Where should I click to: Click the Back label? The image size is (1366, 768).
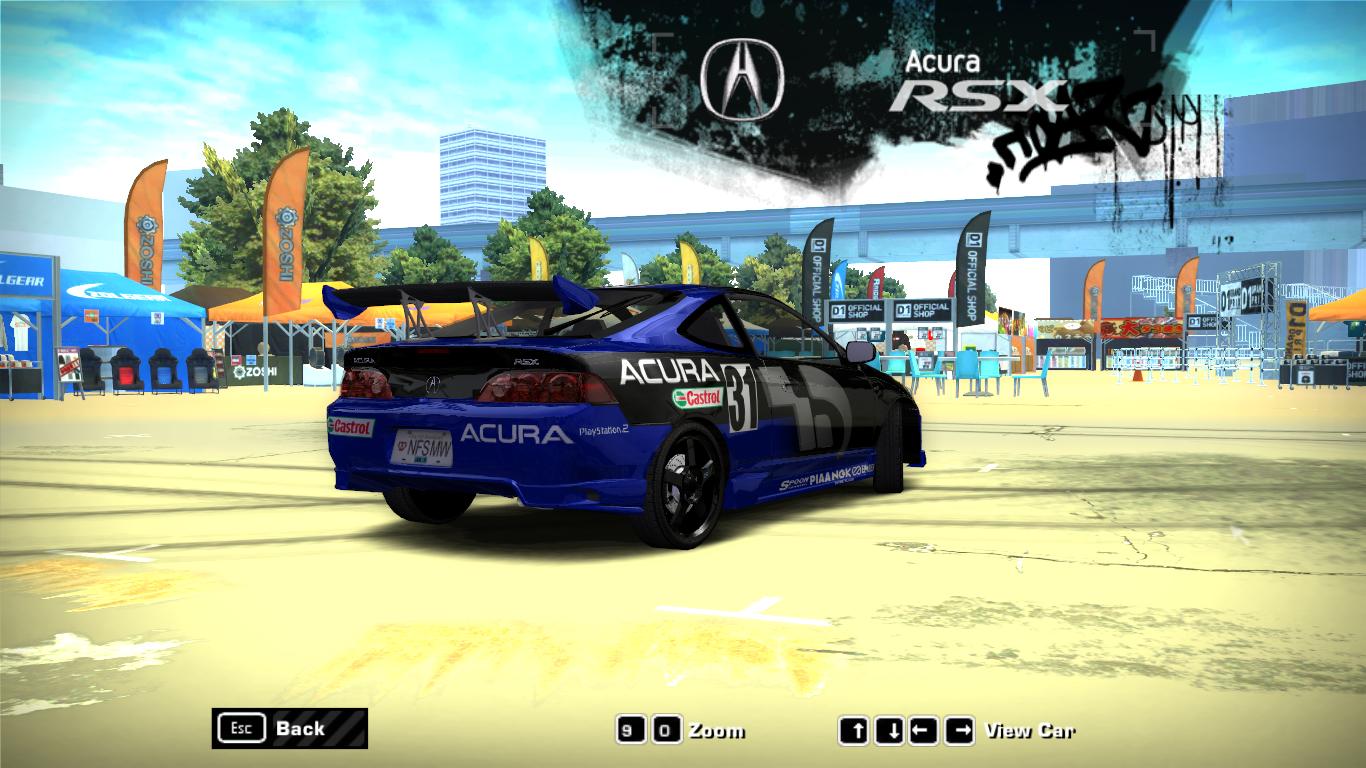pos(299,729)
